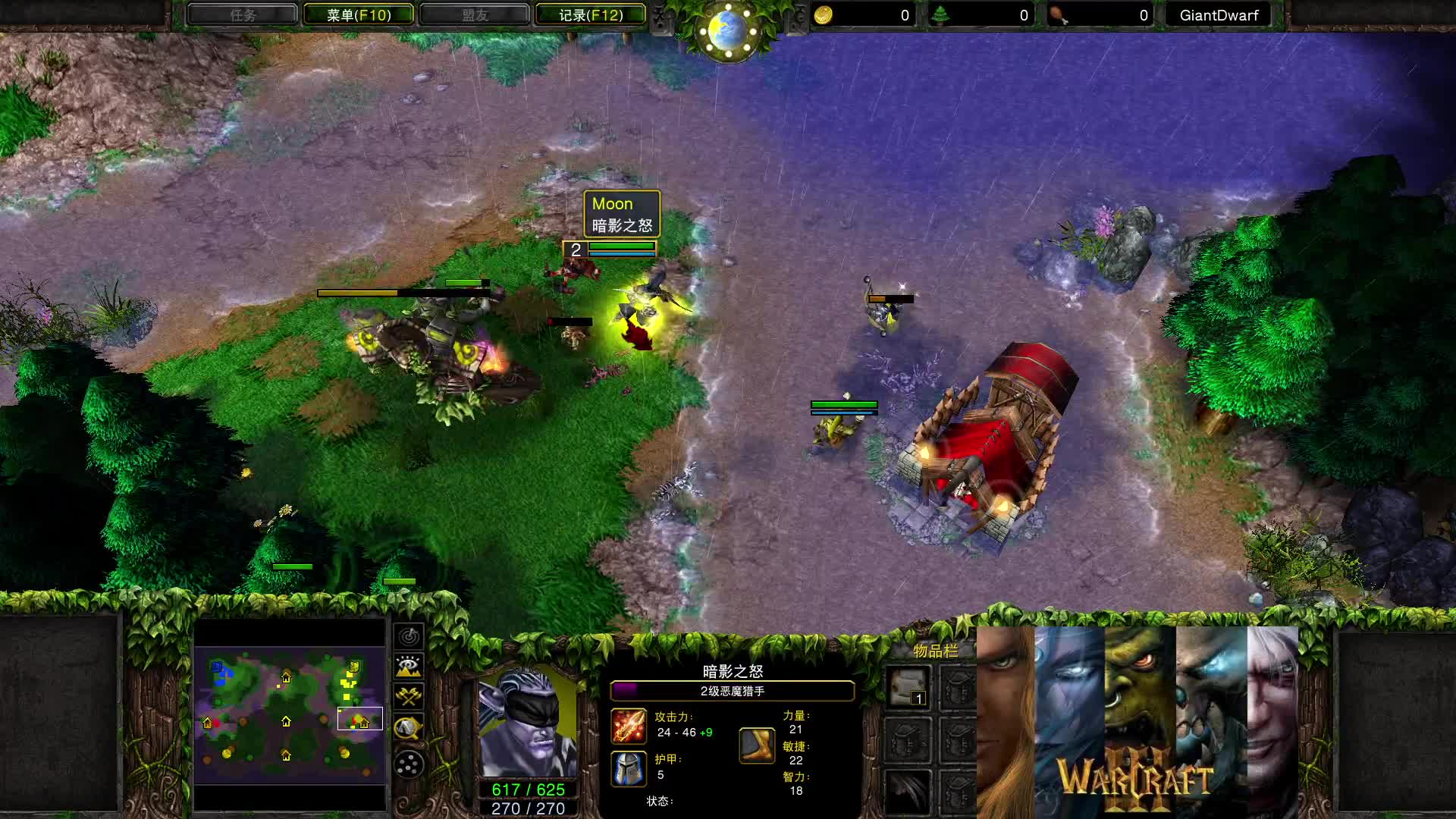Click the creep camp magnifier icon
This screenshot has width=1456, height=819.
coord(408,726)
